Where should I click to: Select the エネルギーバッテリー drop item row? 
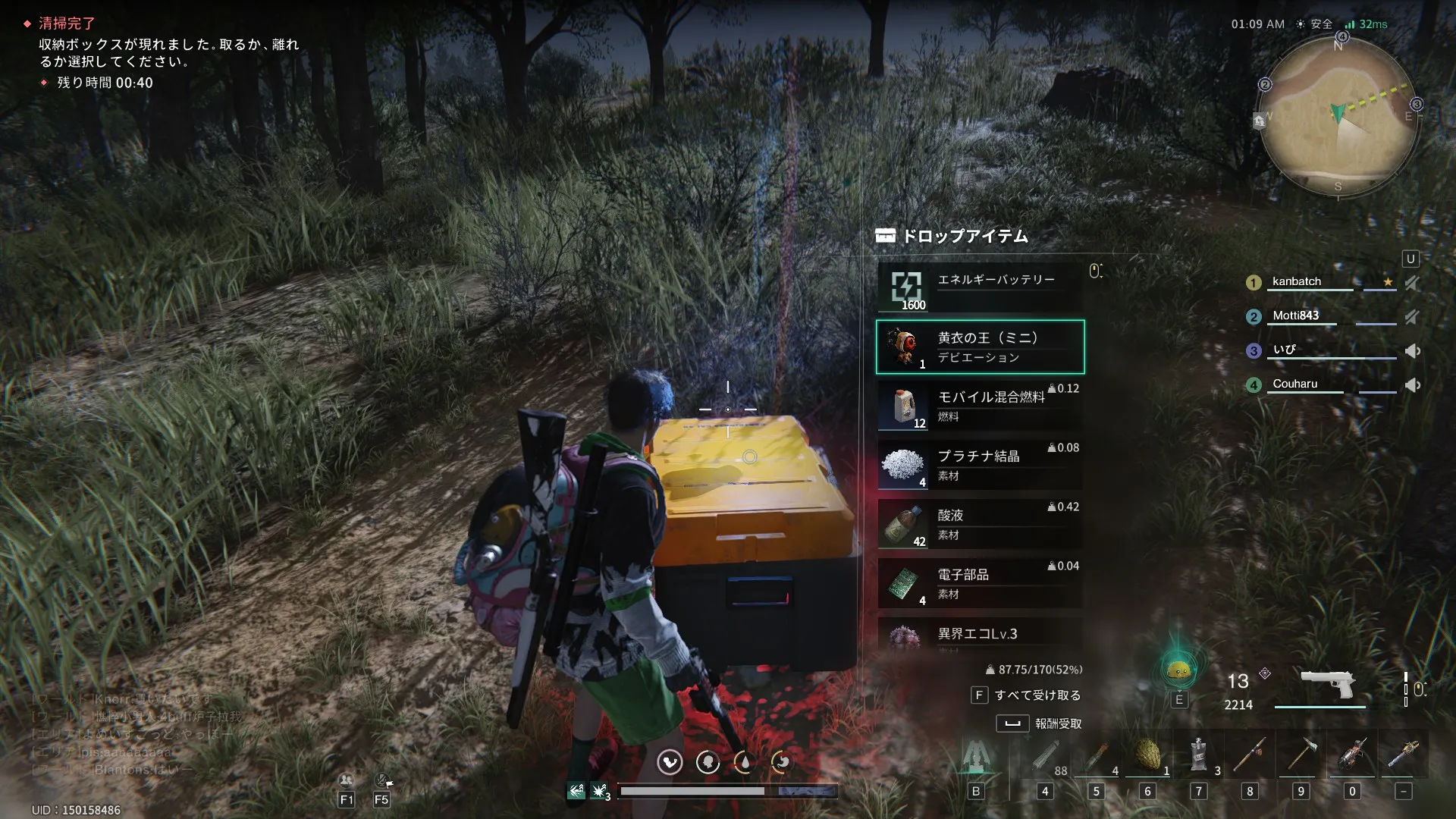pyautogui.click(x=980, y=288)
